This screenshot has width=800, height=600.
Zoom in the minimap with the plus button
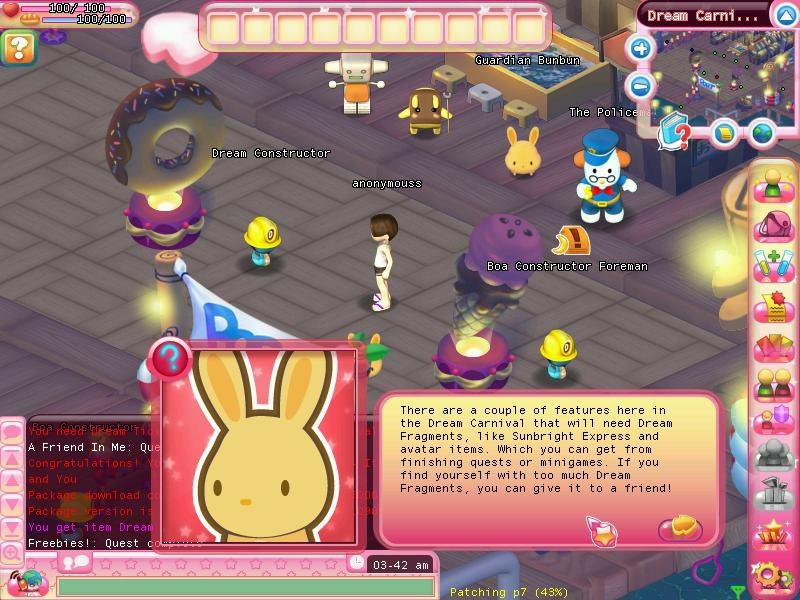point(641,47)
